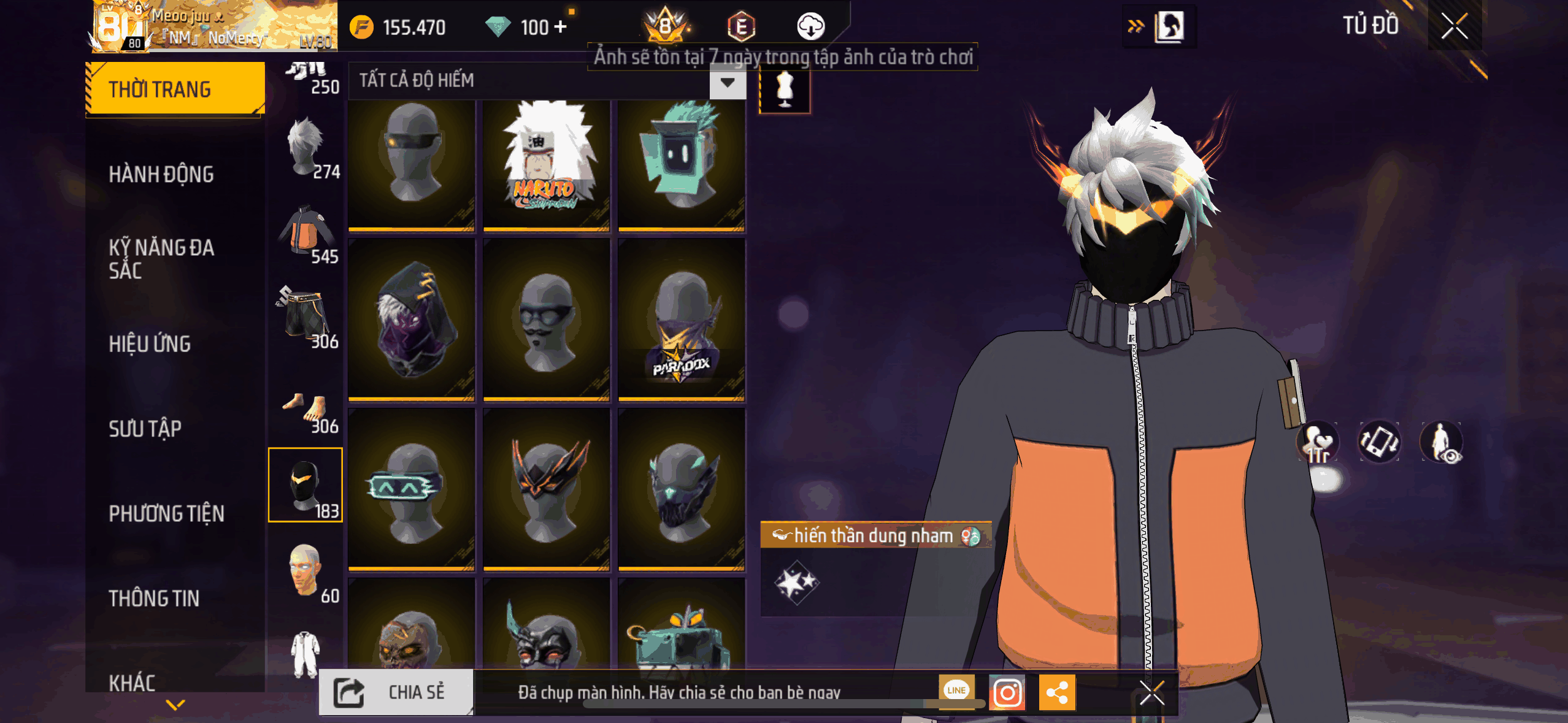The image size is (1568, 723).
Task: Open the PHƯƠNG TIỆN category
Action: 166,513
